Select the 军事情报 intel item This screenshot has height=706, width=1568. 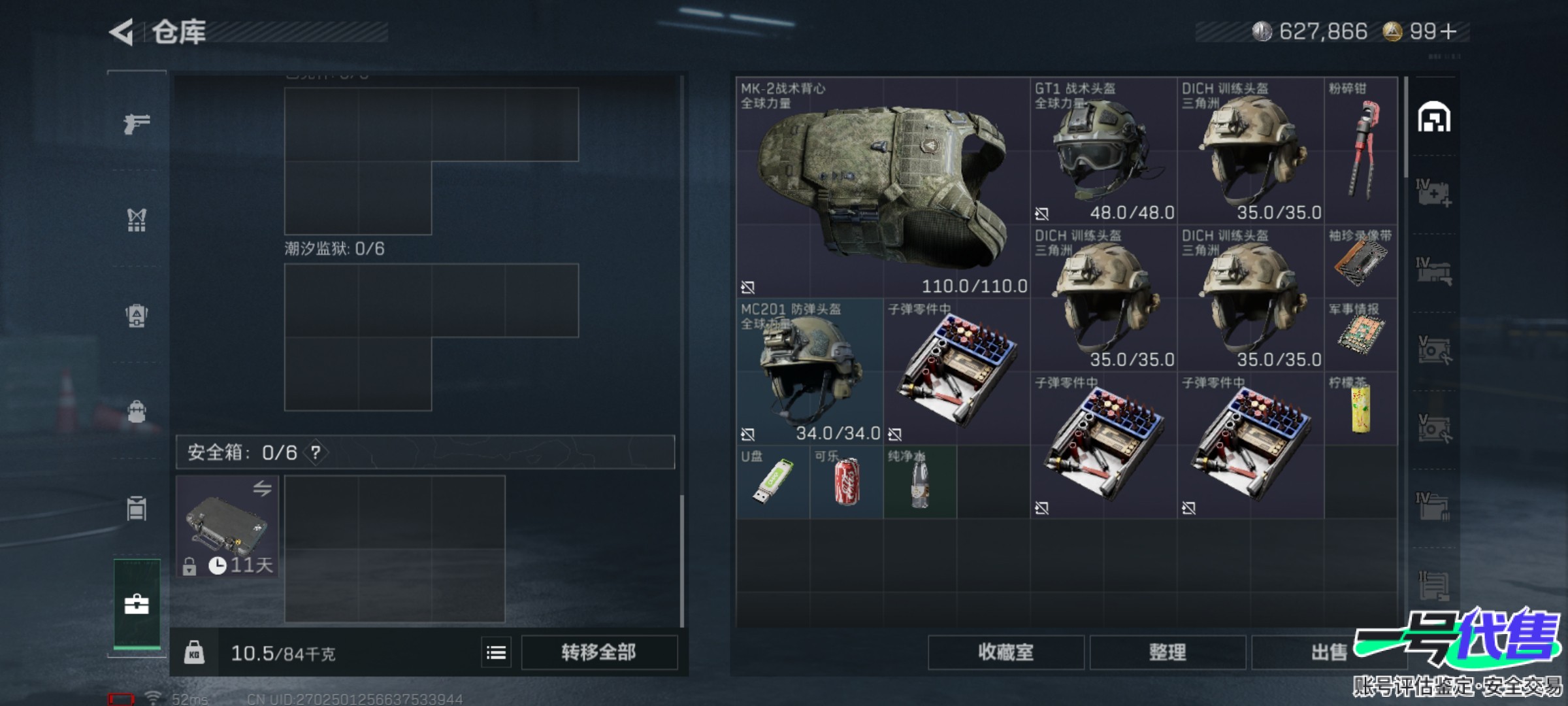pyautogui.click(x=1361, y=335)
